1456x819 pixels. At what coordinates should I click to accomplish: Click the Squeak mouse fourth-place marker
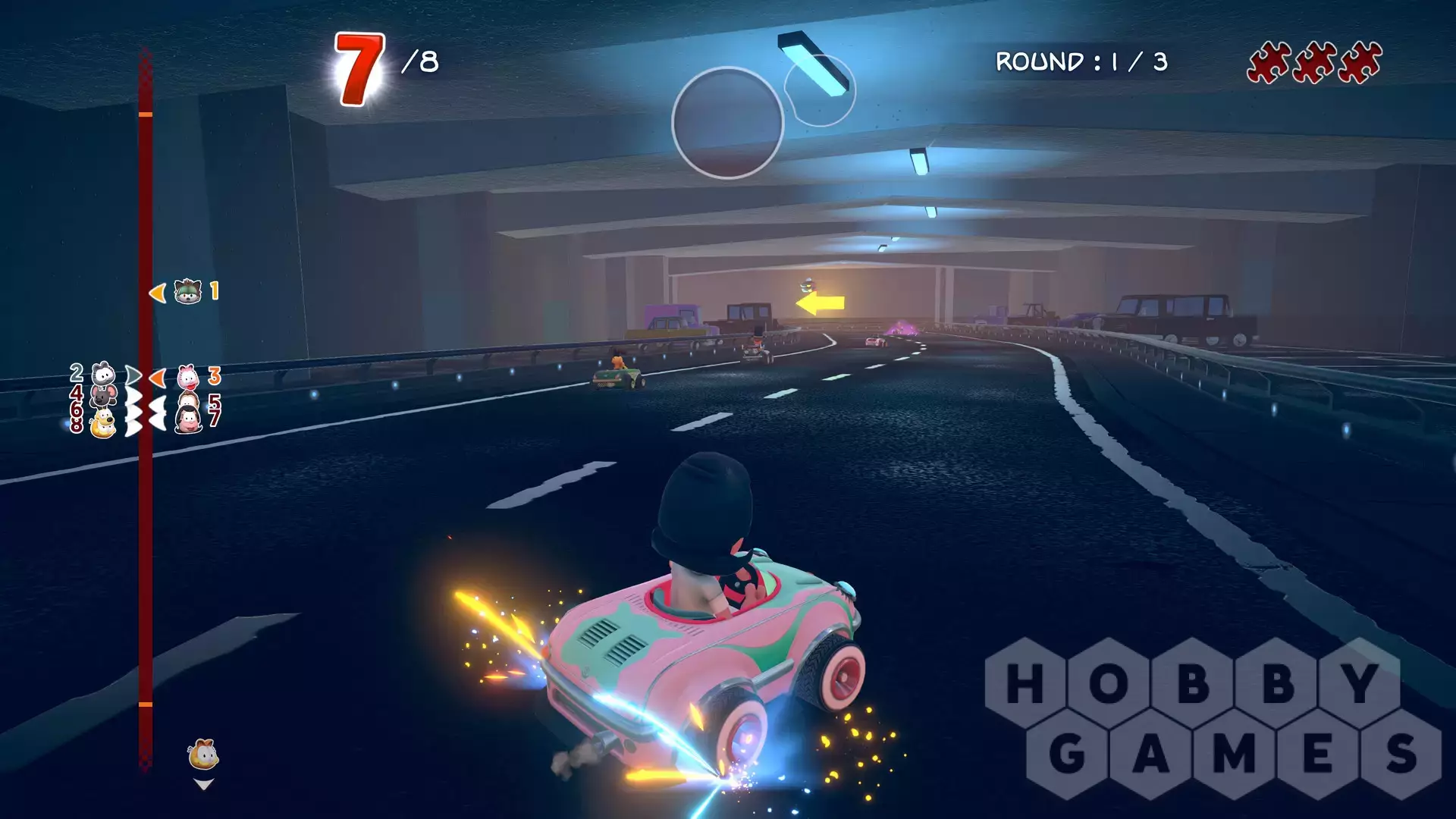[103, 396]
